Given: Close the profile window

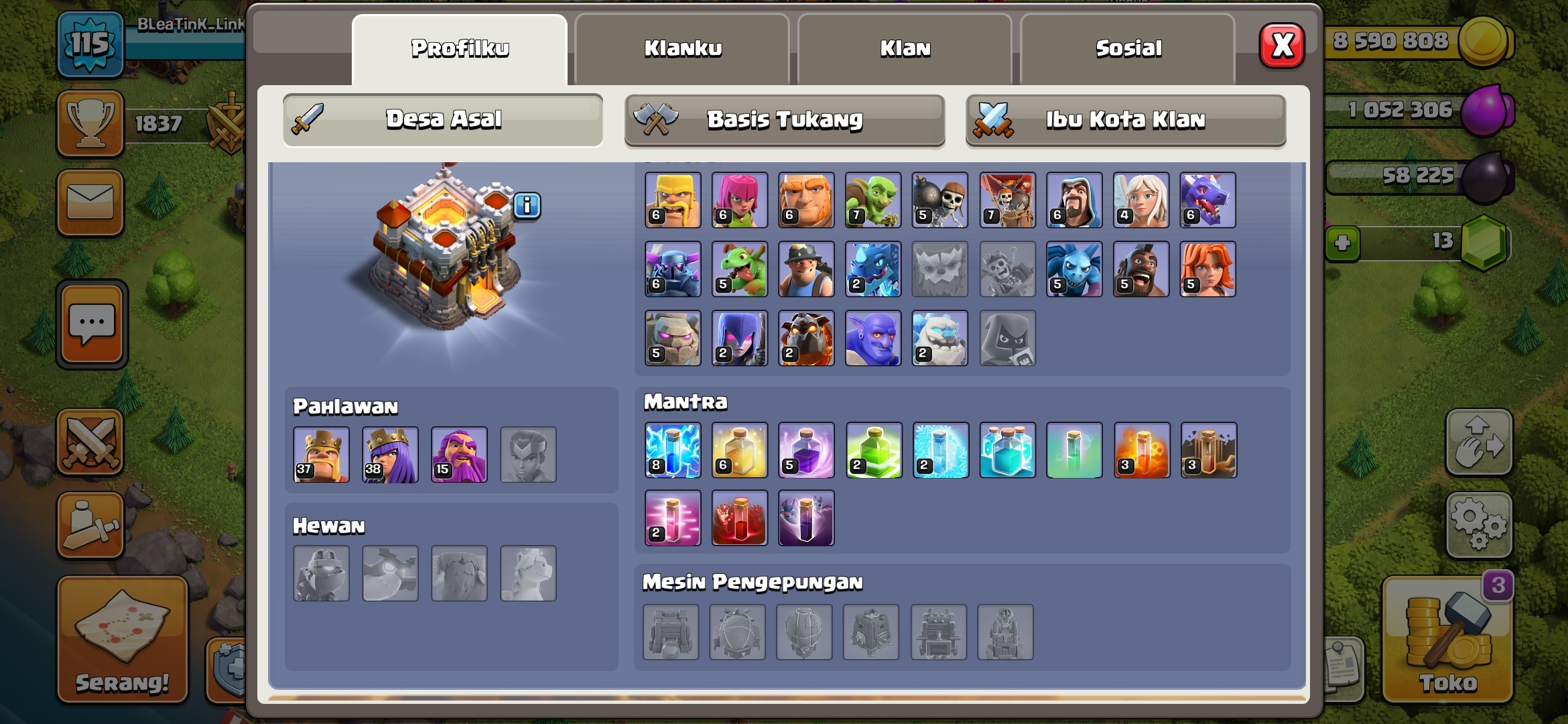Looking at the screenshot, I should click(1281, 46).
